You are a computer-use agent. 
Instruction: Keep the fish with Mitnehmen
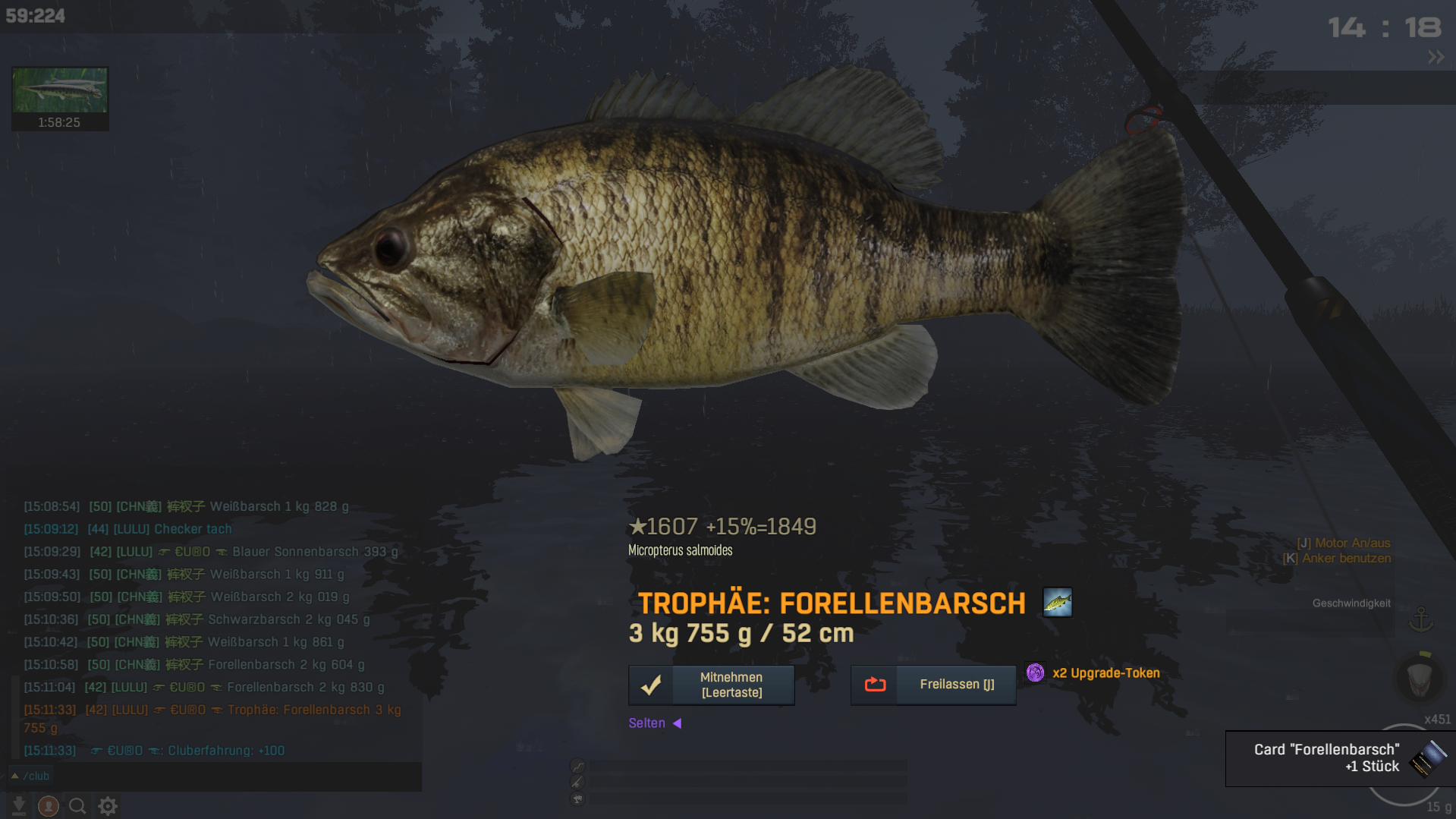711,685
